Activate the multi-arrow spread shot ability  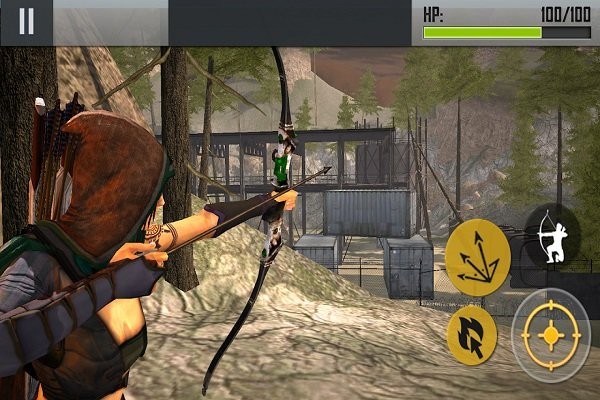pos(477,251)
